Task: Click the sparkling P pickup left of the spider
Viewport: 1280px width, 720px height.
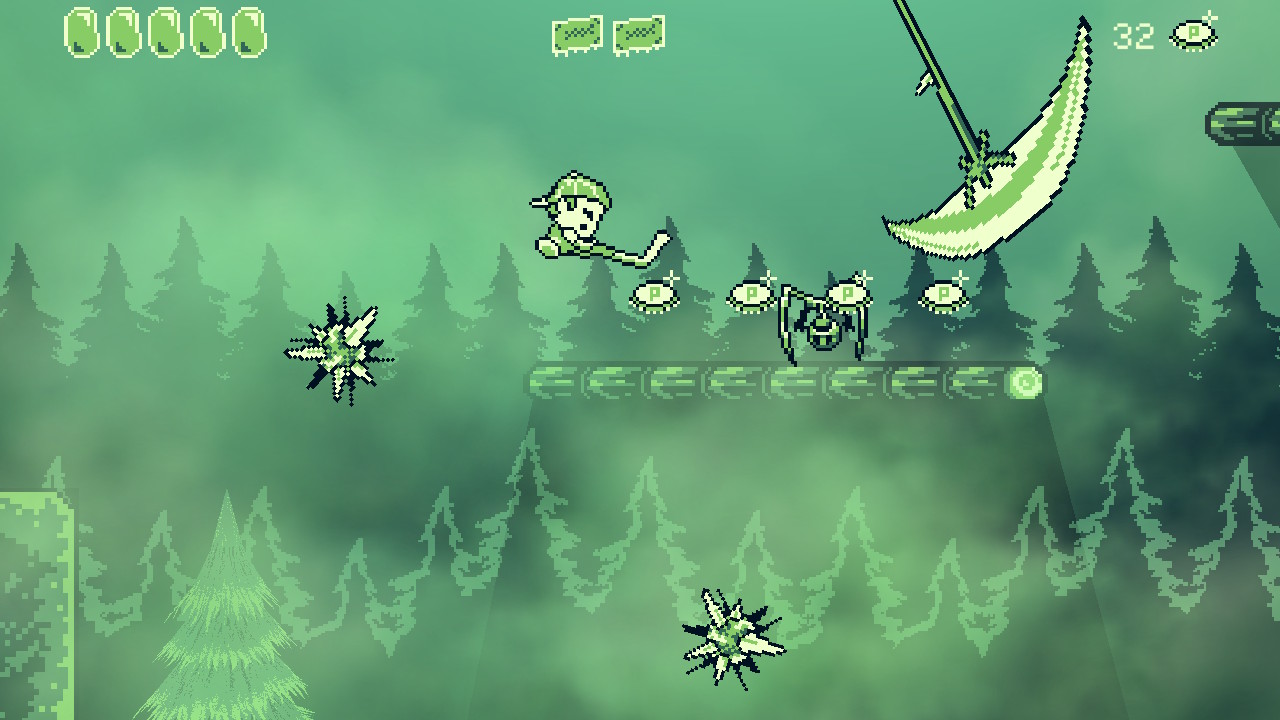Action: (750, 296)
